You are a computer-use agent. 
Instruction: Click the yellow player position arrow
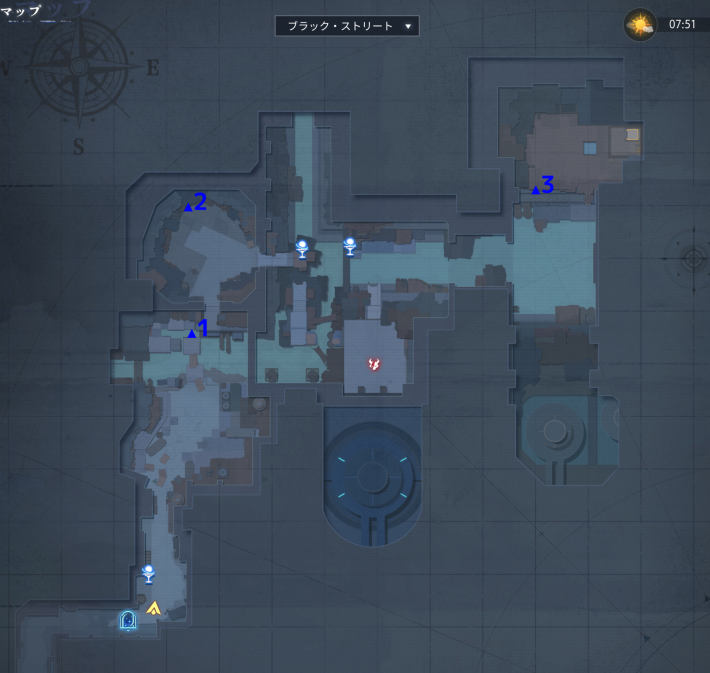point(153,607)
